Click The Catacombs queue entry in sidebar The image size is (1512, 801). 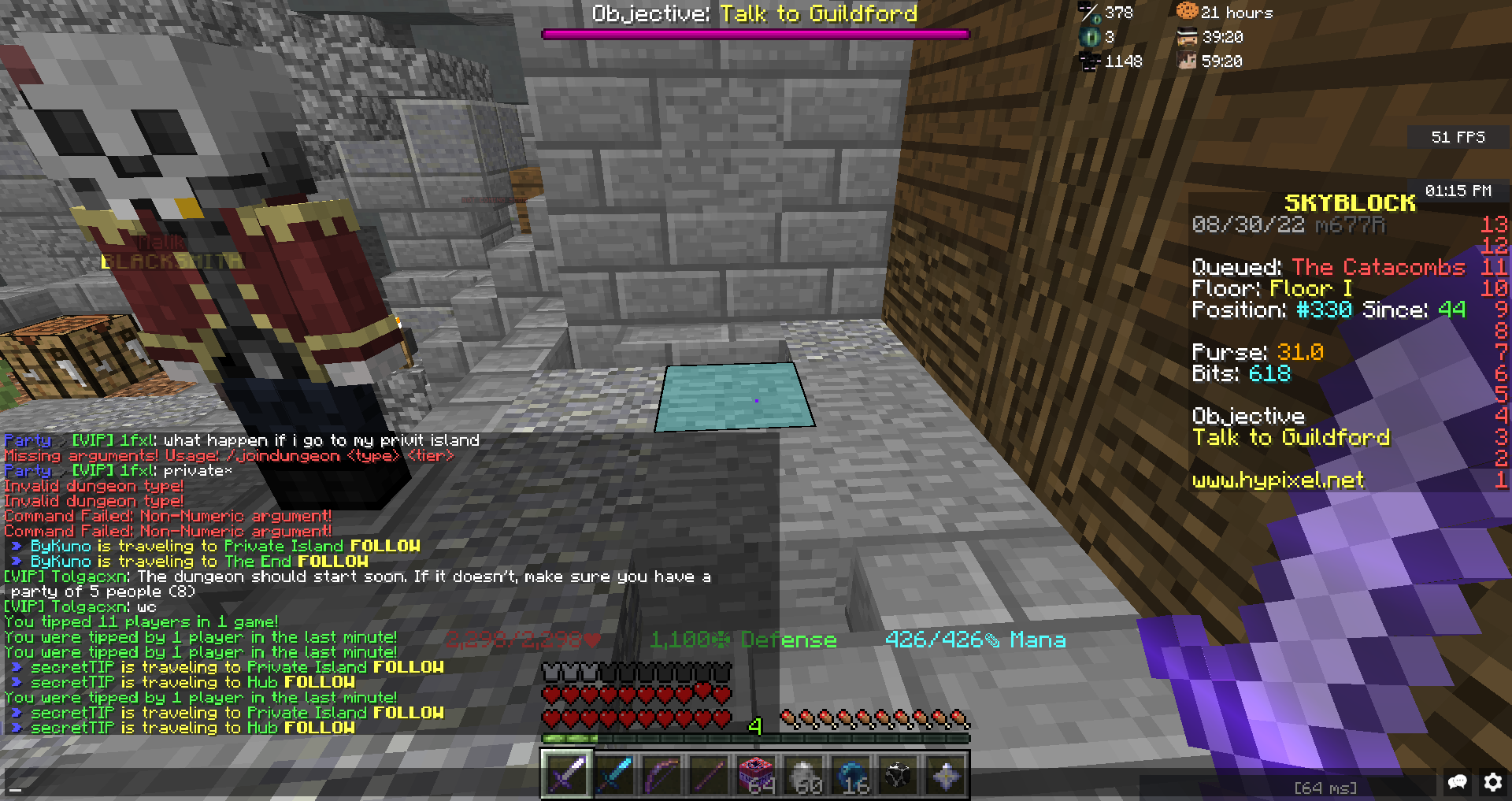tap(1379, 267)
